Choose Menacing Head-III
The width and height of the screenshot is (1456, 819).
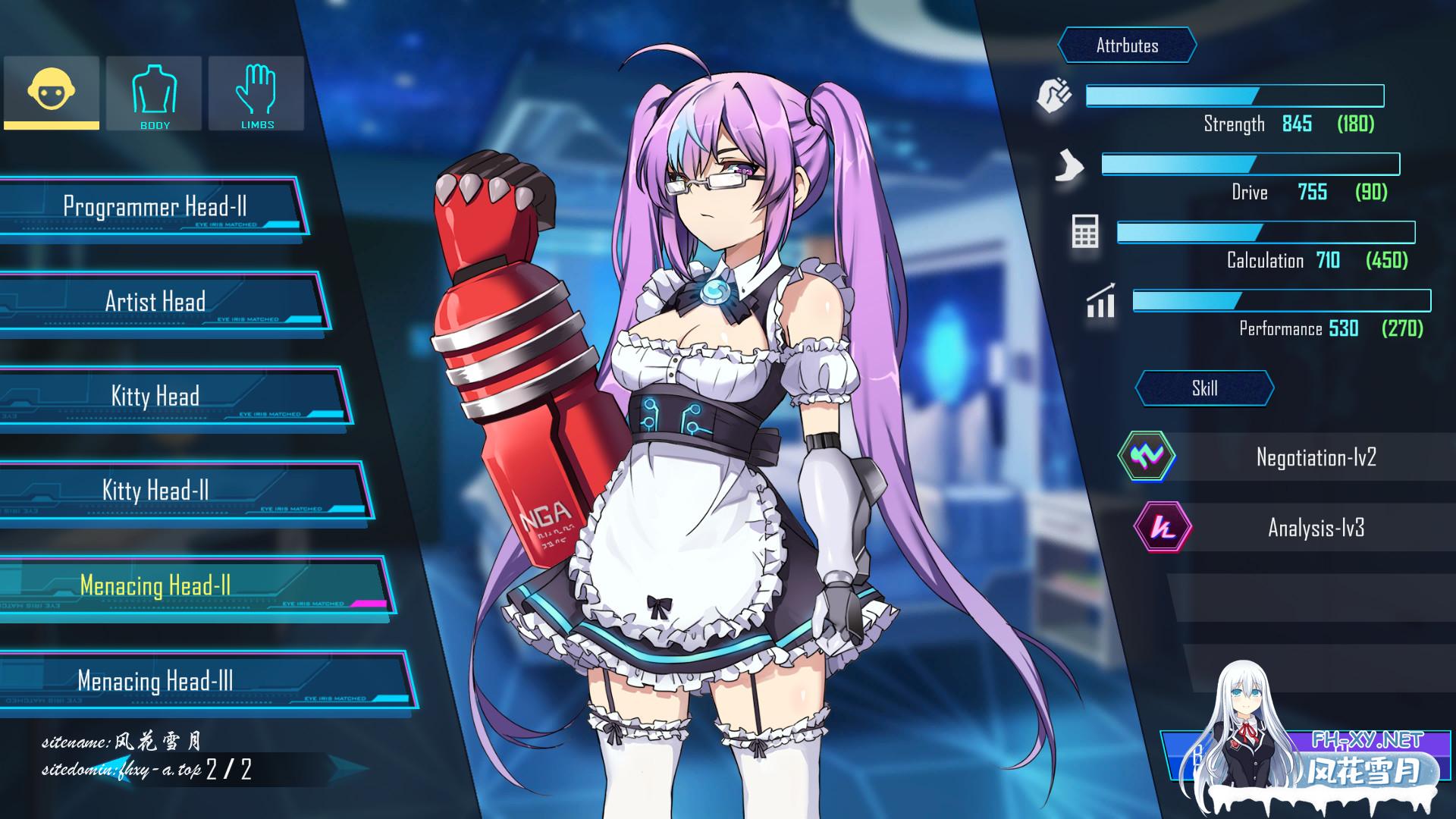coord(155,681)
